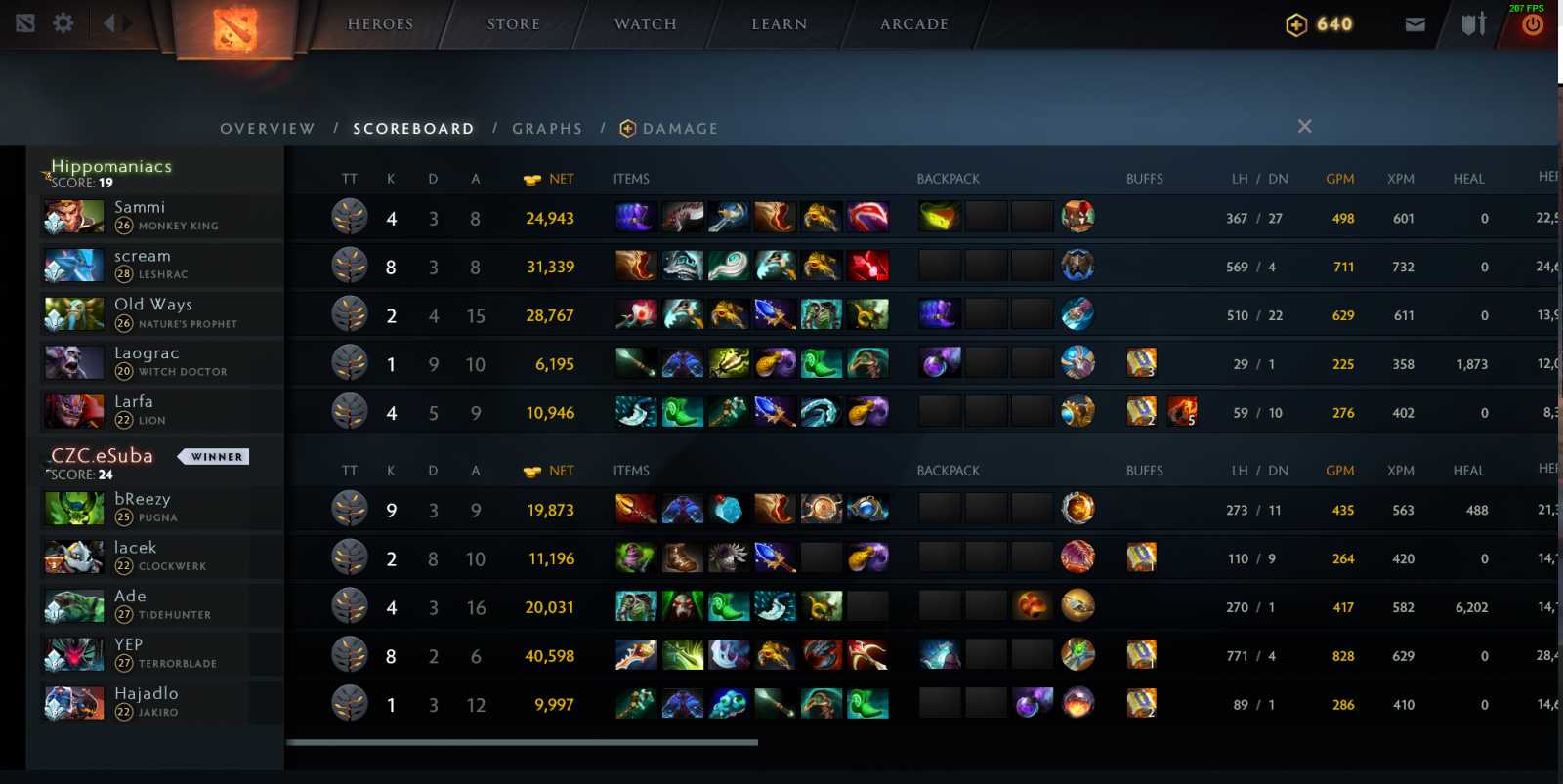Open the mail notifications envelope
Screen dimensions: 1563x784
1415,23
